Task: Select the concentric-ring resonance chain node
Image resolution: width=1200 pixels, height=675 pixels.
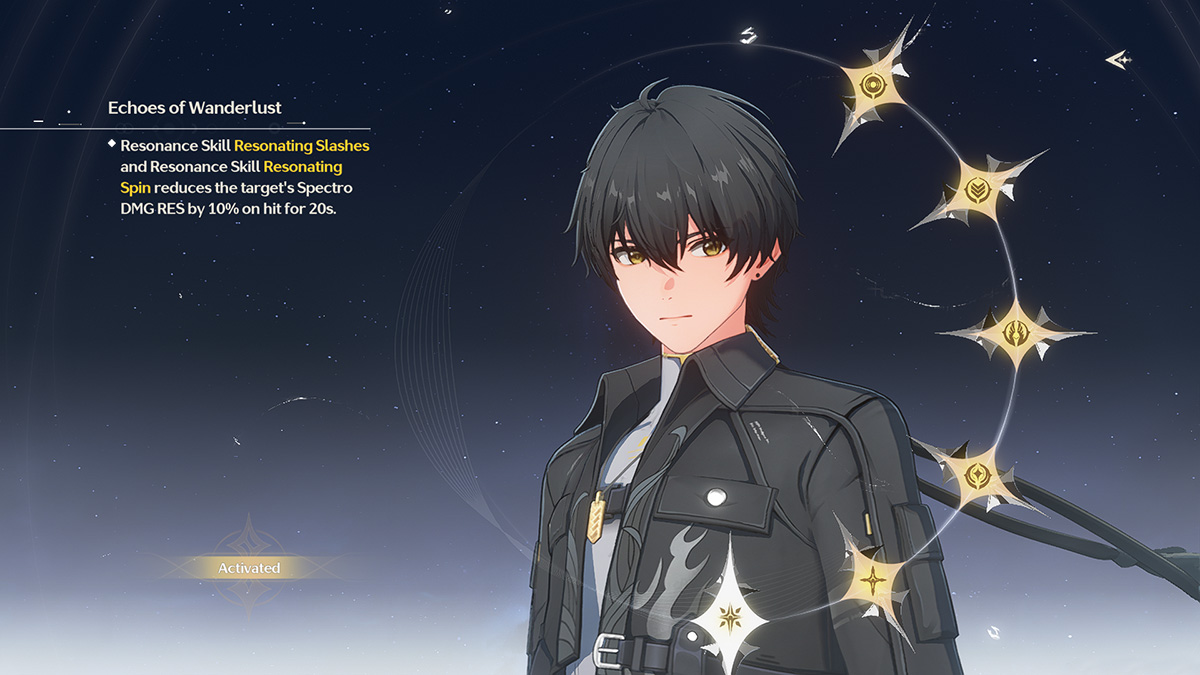Action: pos(870,84)
